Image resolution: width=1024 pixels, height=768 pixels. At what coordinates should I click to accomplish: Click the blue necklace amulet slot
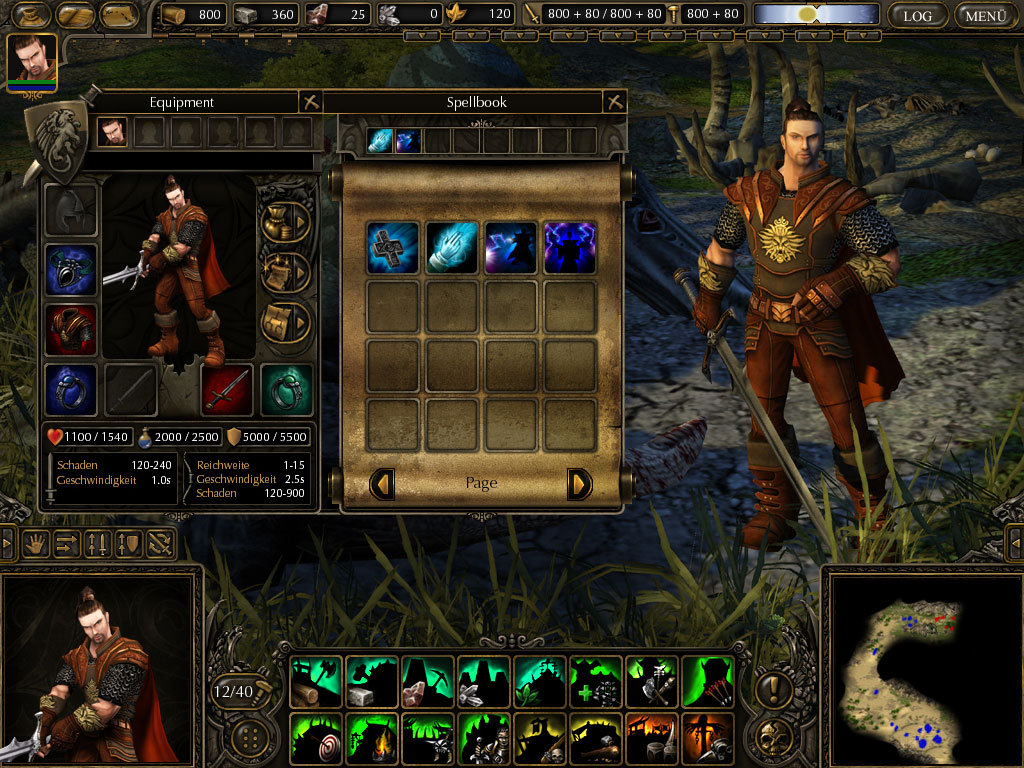click(71, 270)
